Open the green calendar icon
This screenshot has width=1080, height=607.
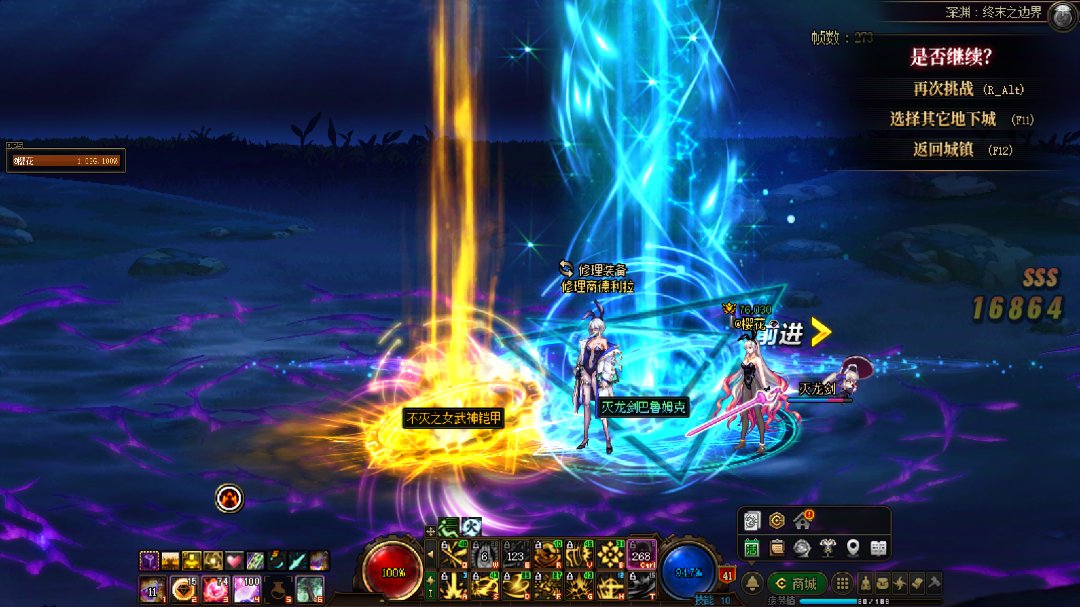(x=752, y=547)
